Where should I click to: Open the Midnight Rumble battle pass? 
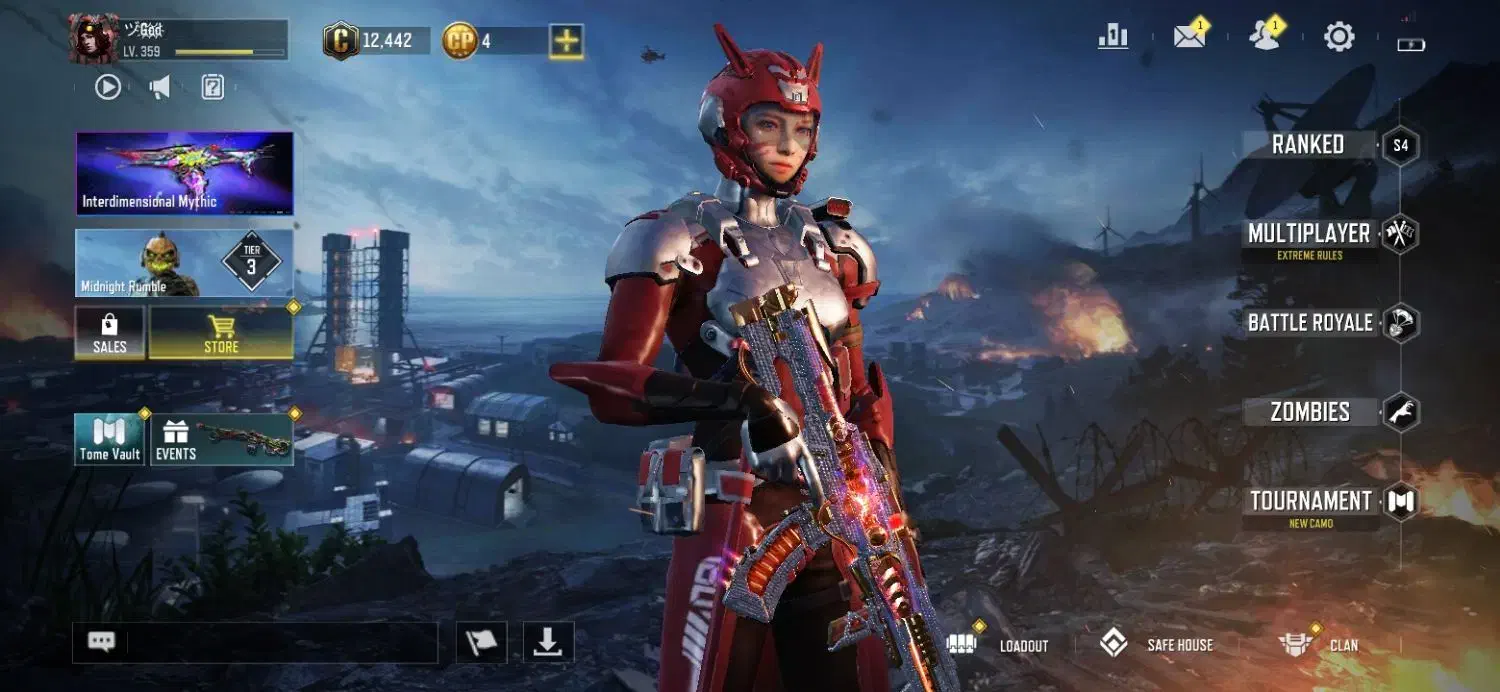click(x=185, y=263)
